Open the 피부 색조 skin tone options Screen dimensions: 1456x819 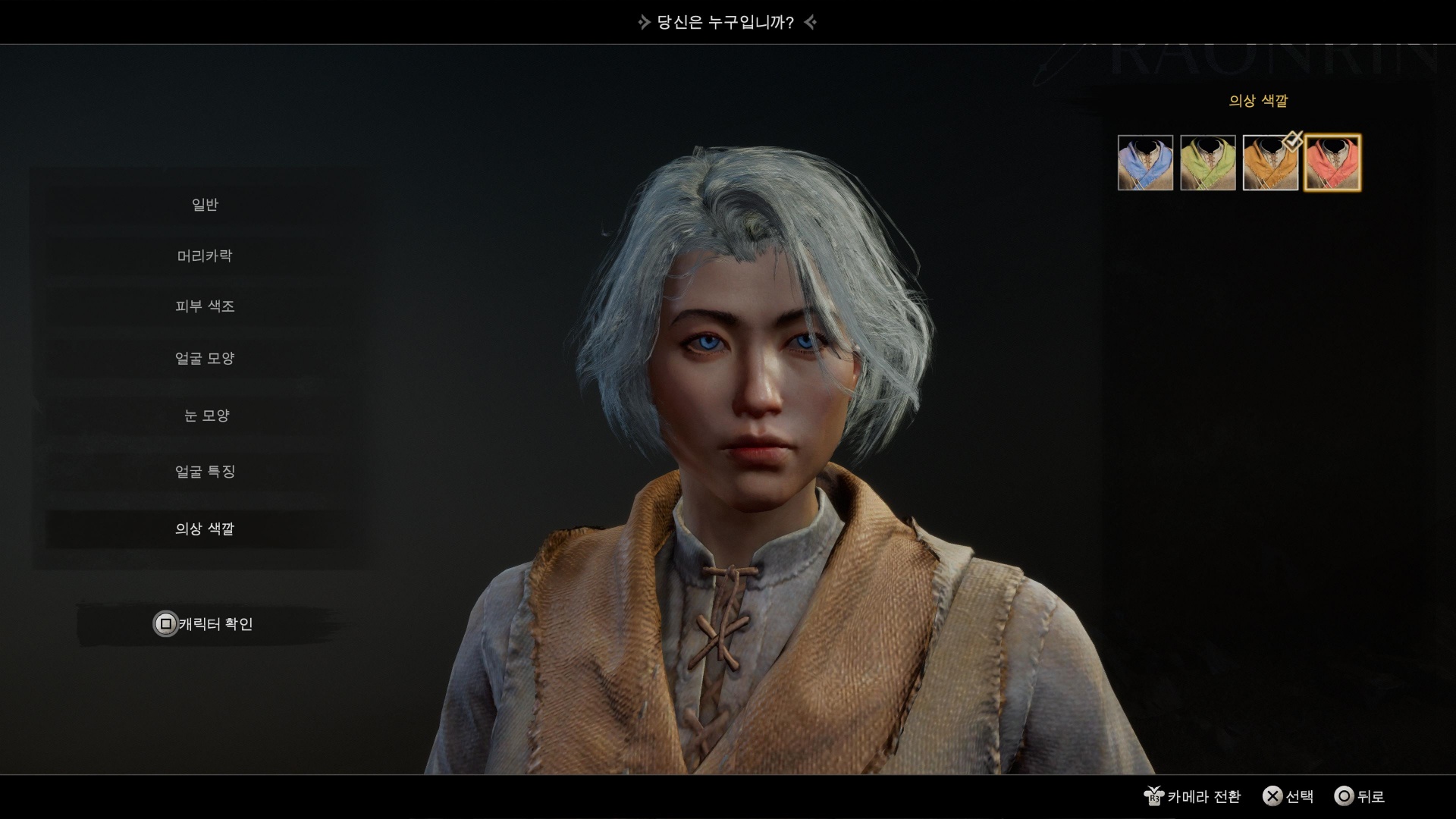coord(205,306)
